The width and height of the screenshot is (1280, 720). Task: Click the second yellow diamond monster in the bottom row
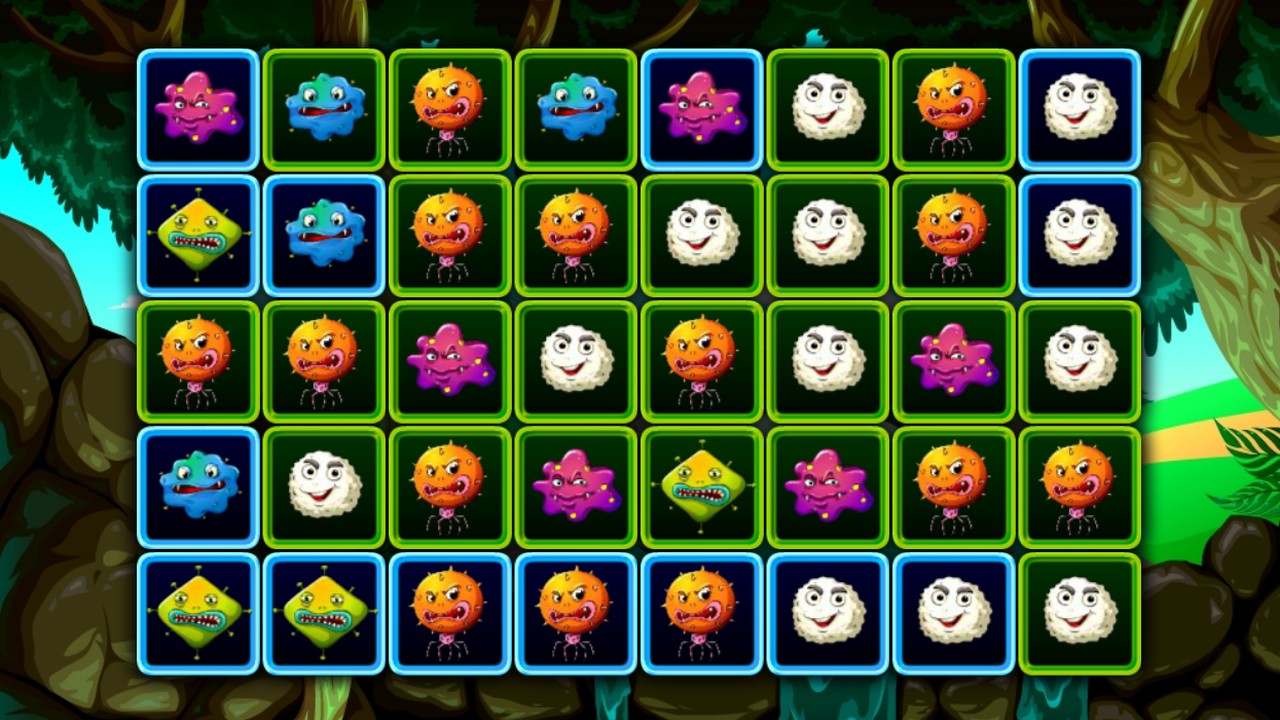[x=323, y=613]
